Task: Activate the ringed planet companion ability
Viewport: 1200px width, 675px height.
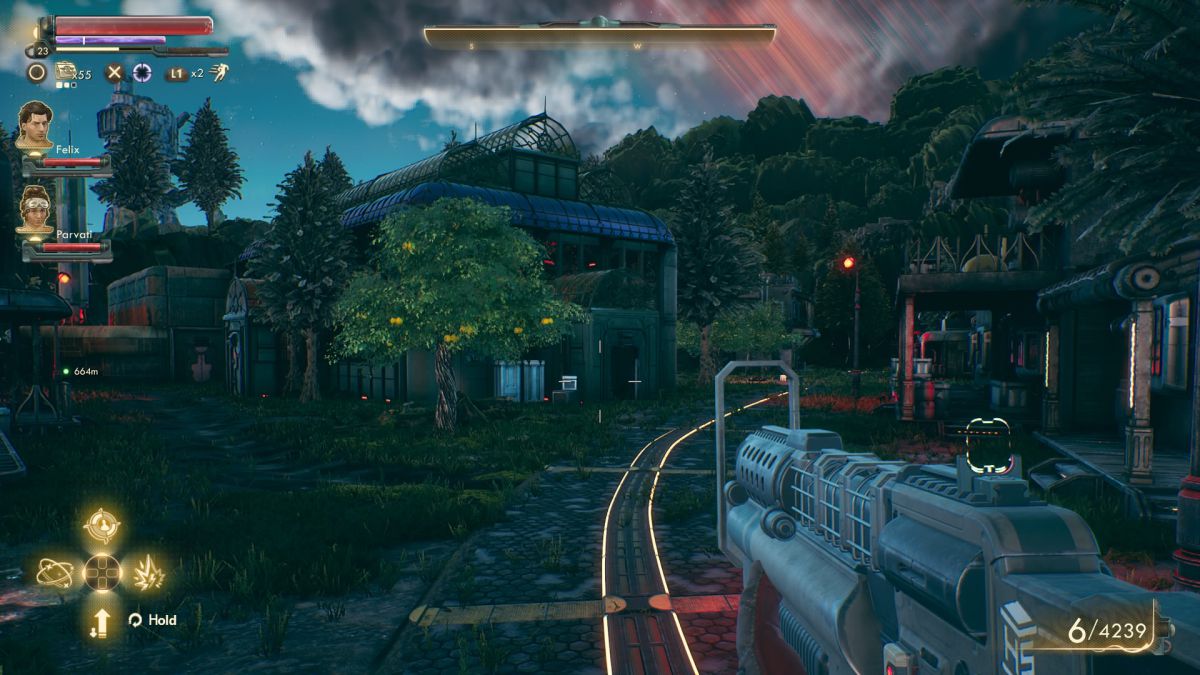Action: (x=53, y=572)
